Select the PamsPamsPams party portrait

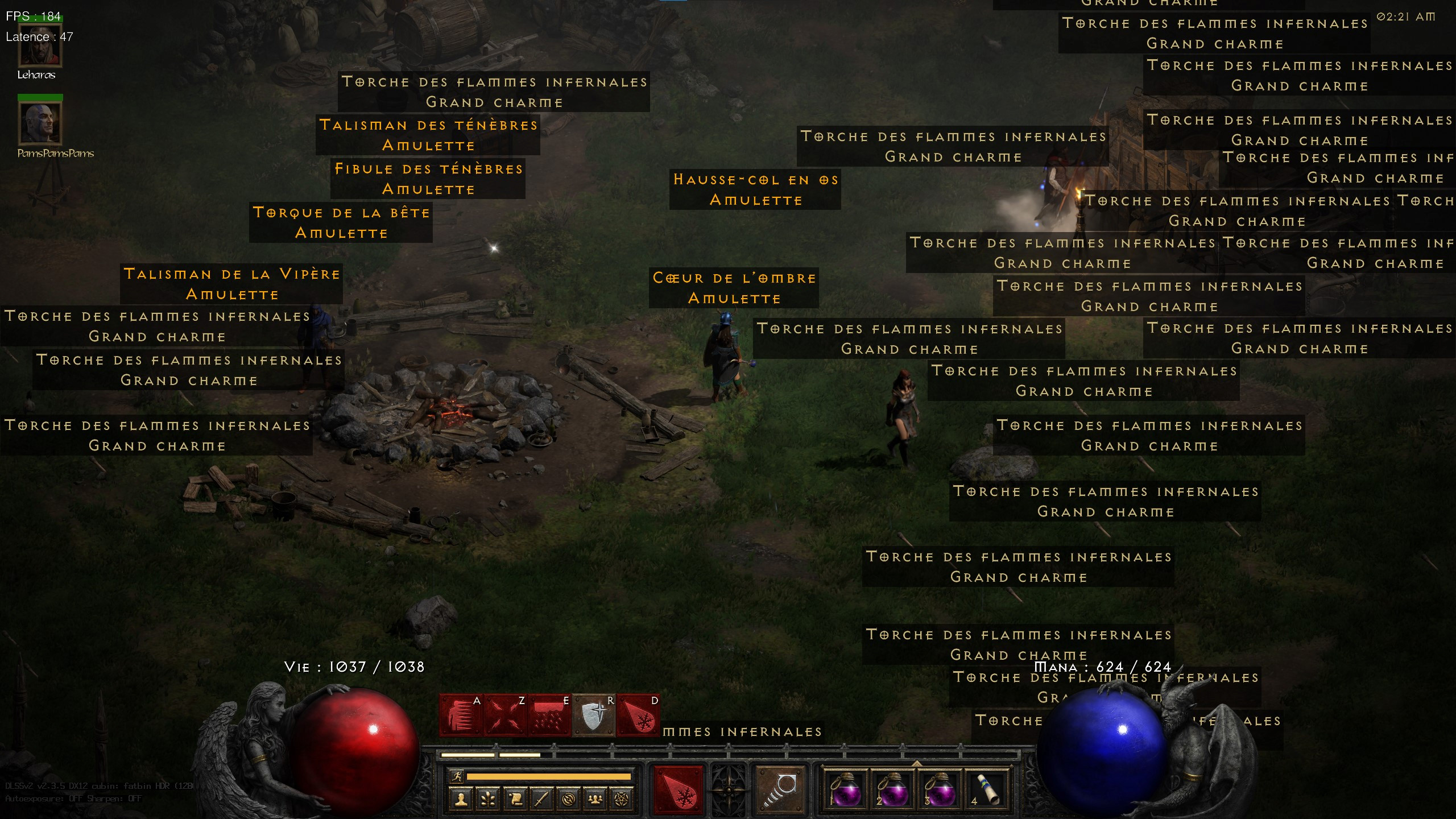[x=40, y=122]
